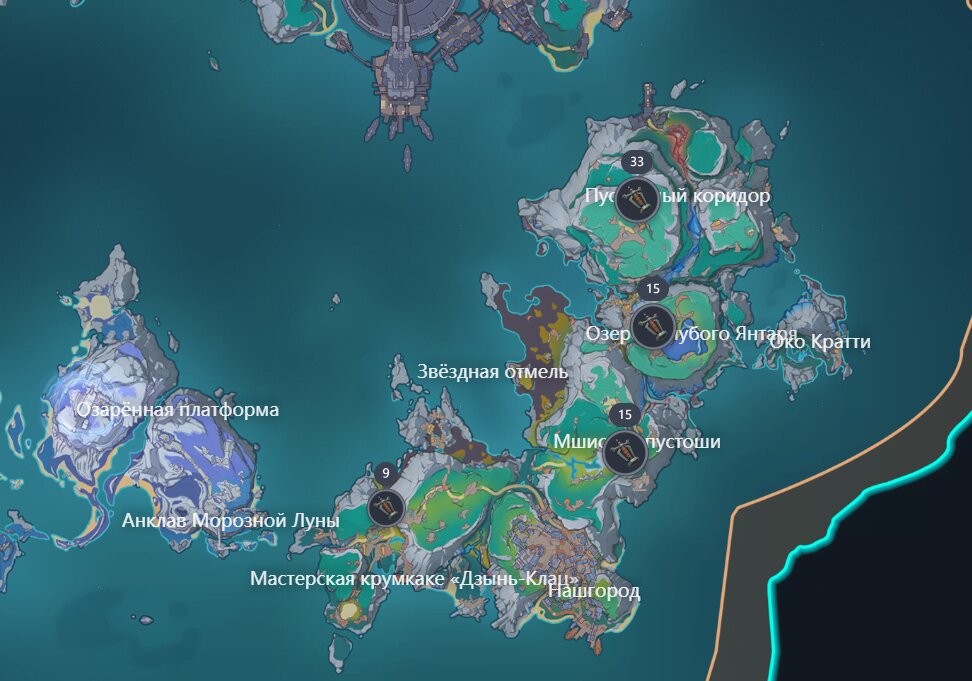Expand the marker cluster showing 9
This screenshot has width=972, height=681.
pyautogui.click(x=386, y=507)
